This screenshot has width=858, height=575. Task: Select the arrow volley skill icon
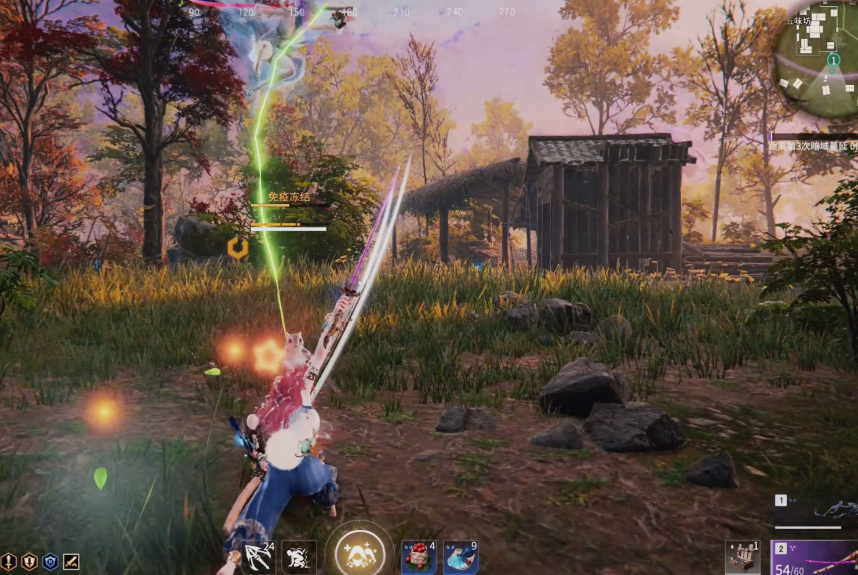click(258, 556)
